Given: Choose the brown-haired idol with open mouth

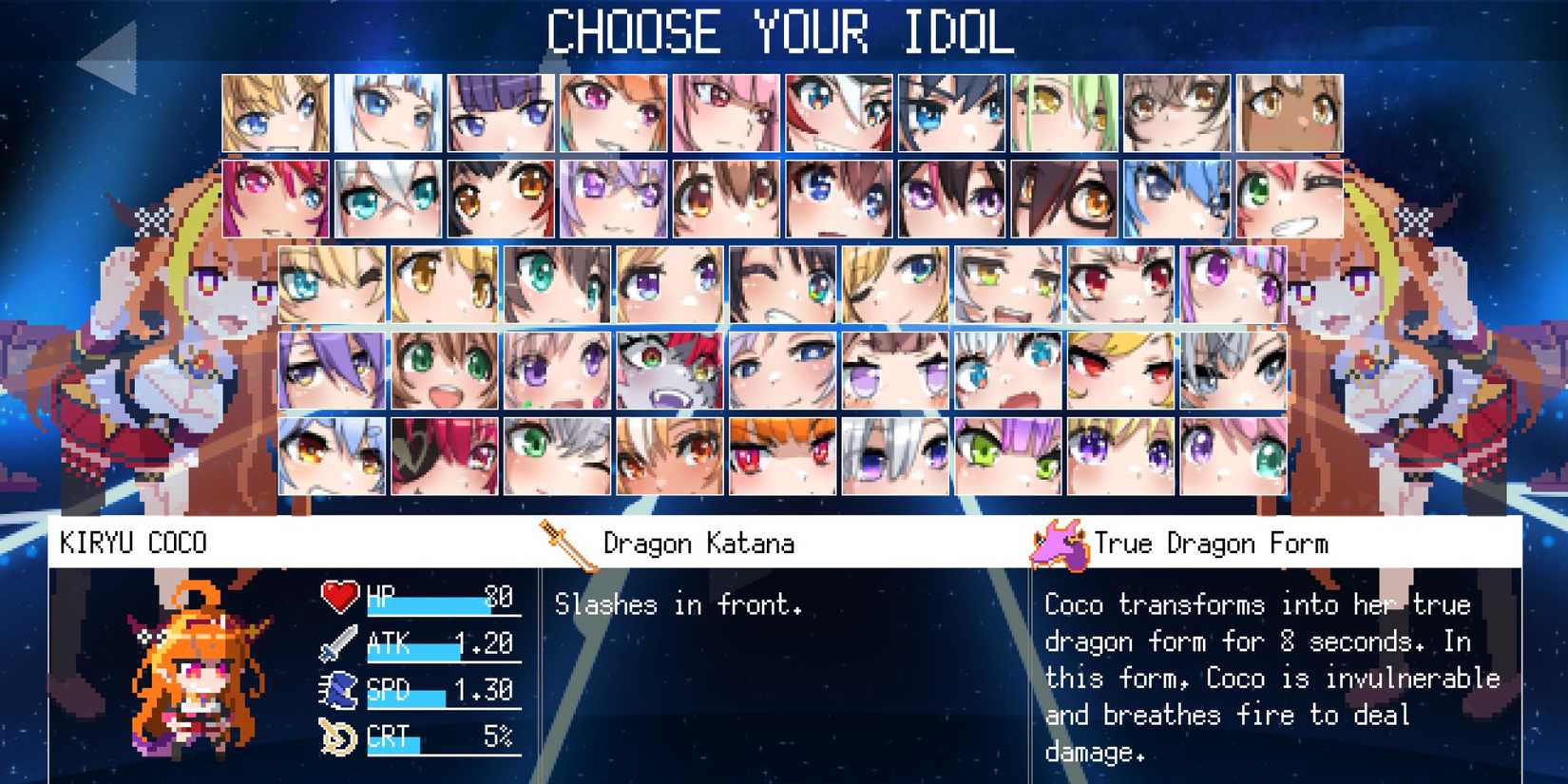Looking at the screenshot, I should click(444, 370).
